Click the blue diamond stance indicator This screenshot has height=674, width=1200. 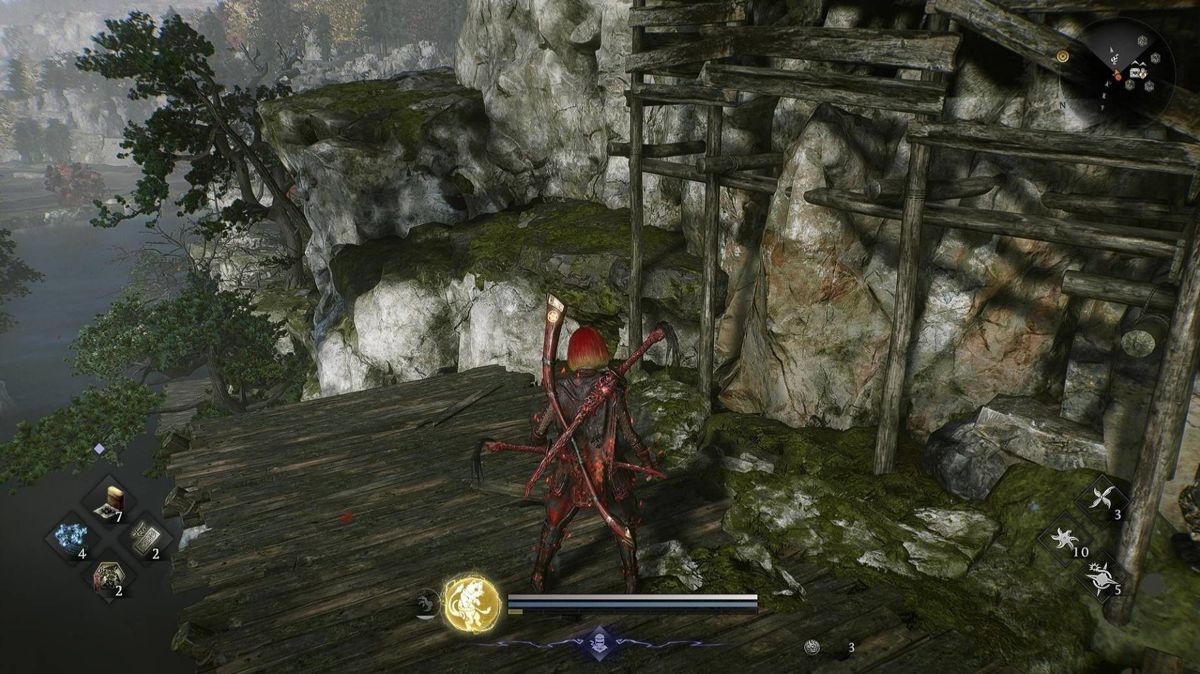tap(597, 643)
